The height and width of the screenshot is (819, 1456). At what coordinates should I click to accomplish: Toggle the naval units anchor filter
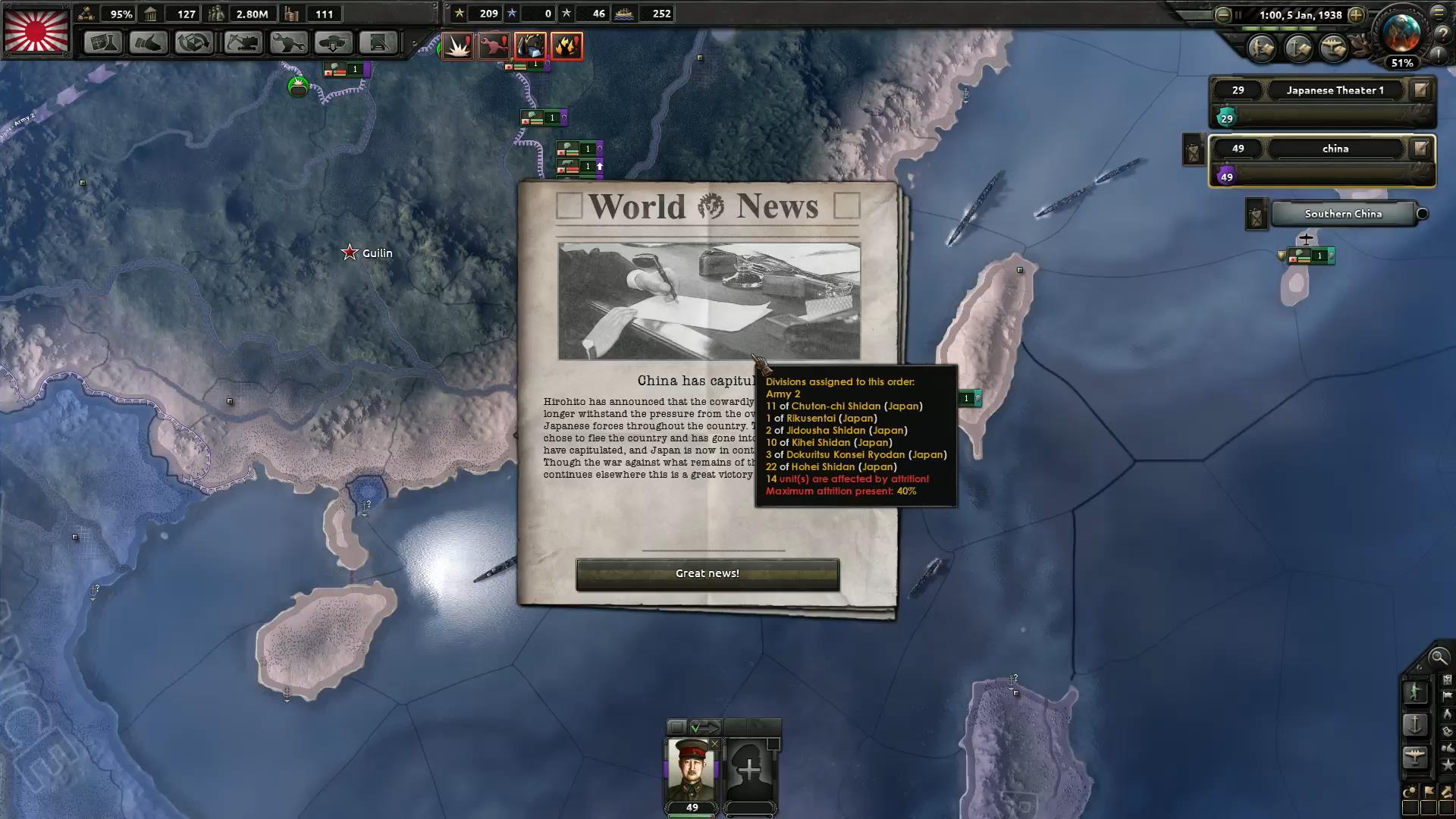pos(1416,723)
